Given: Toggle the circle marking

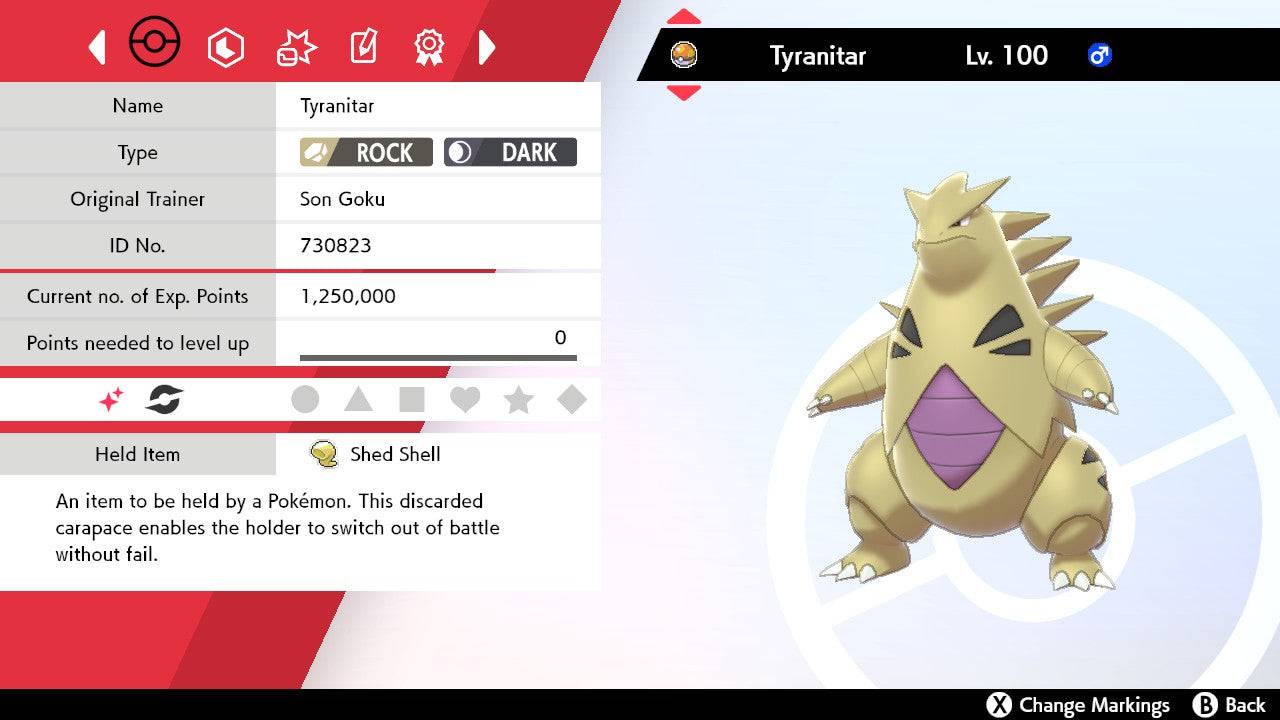Looking at the screenshot, I should pos(305,400).
